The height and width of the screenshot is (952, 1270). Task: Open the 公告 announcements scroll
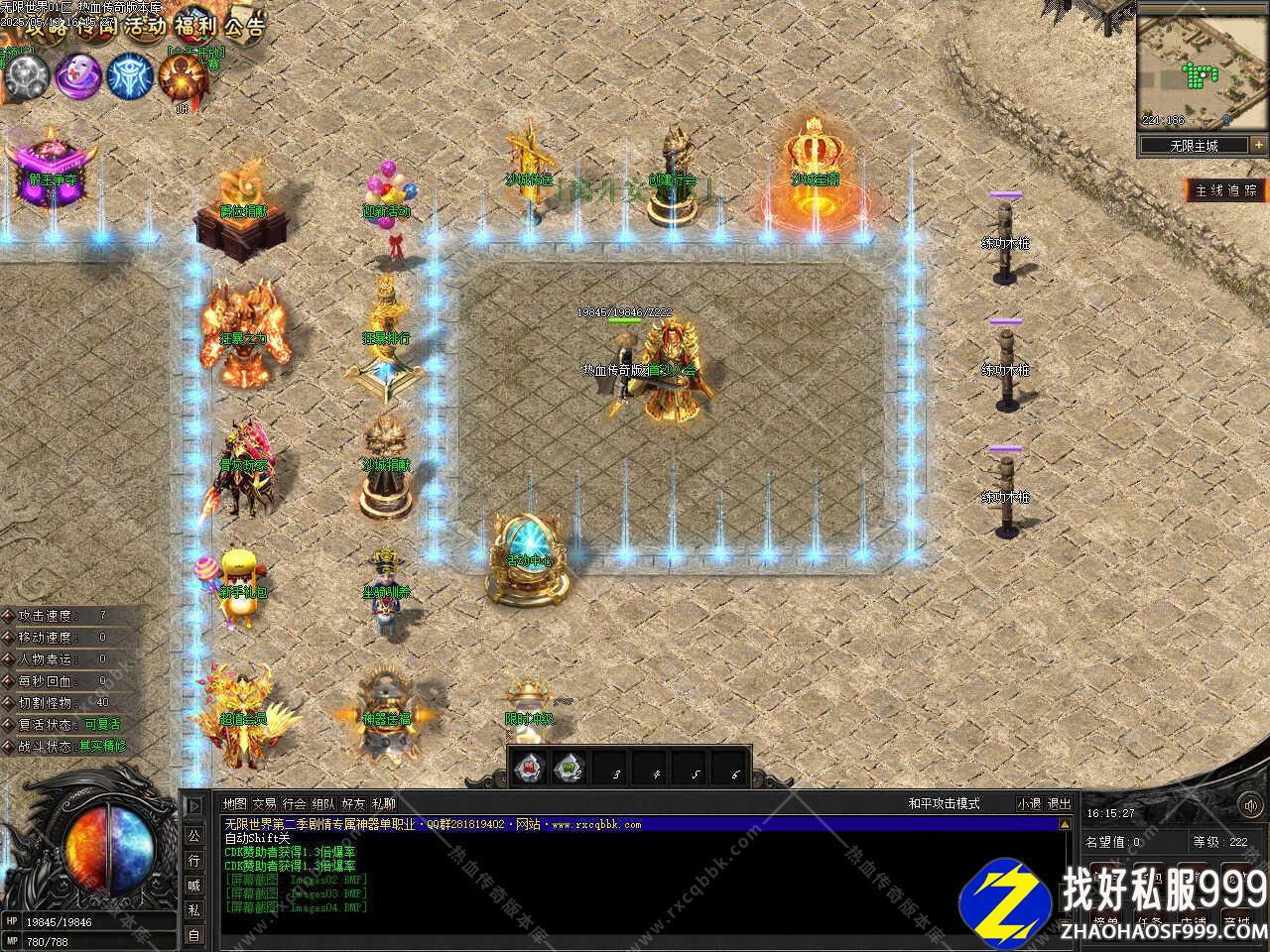(x=244, y=25)
